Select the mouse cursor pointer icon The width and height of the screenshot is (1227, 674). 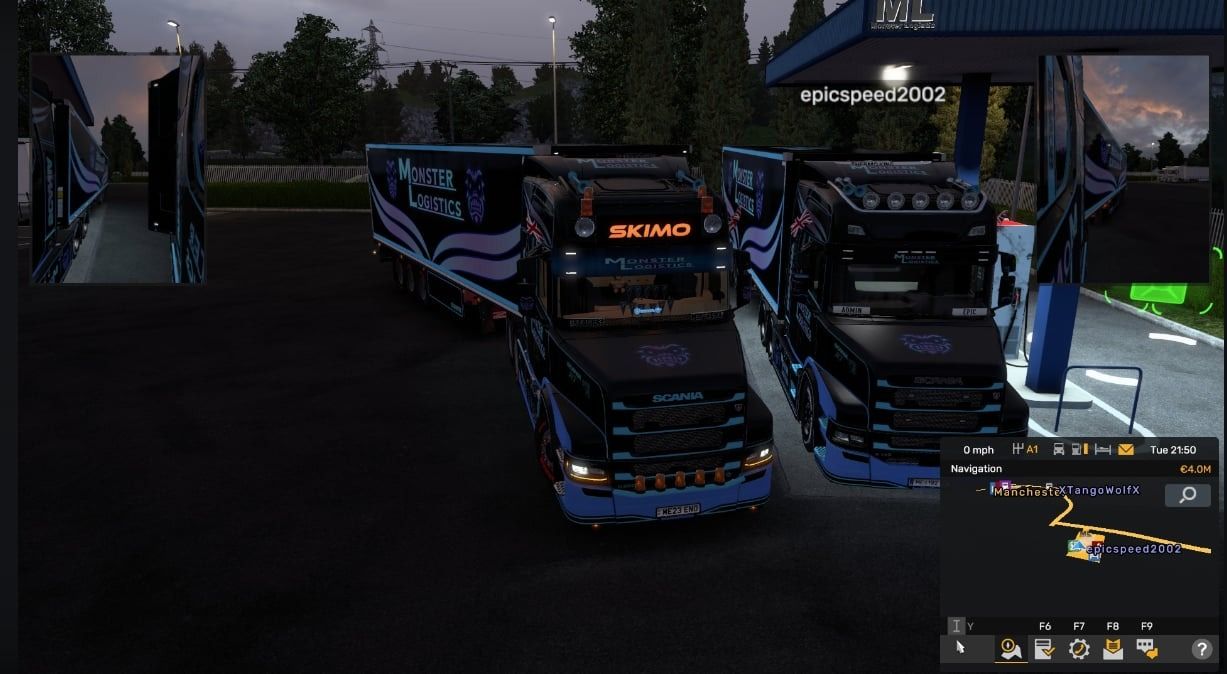[960, 648]
